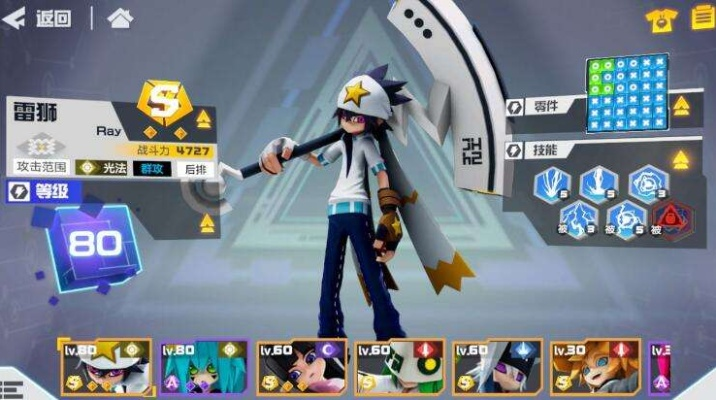Tap the upgrade arrow beside the level panel
Image resolution: width=716 pixels, height=400 pixels.
pos(207,222)
